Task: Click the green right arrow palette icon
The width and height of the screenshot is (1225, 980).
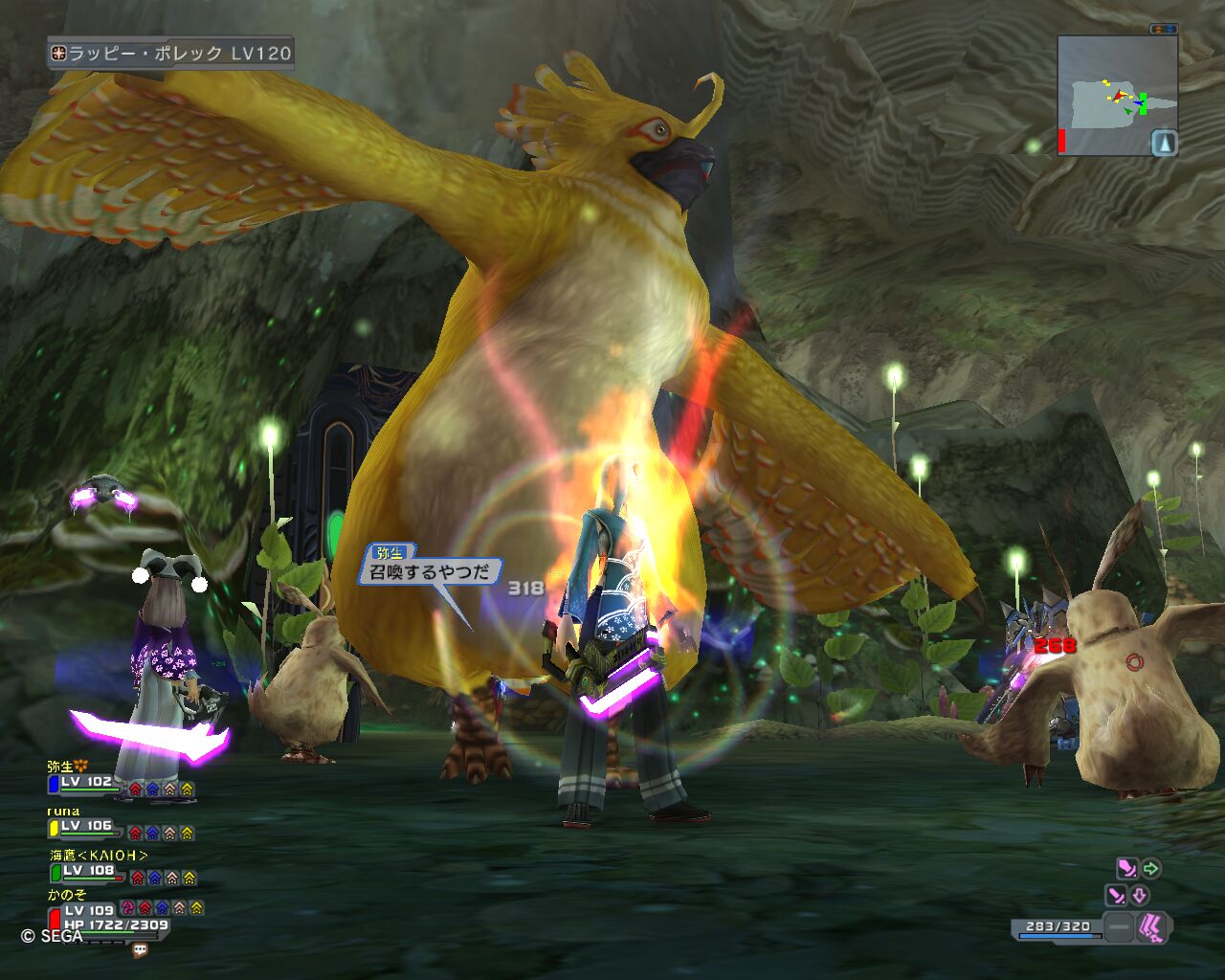Action: coord(1151,869)
